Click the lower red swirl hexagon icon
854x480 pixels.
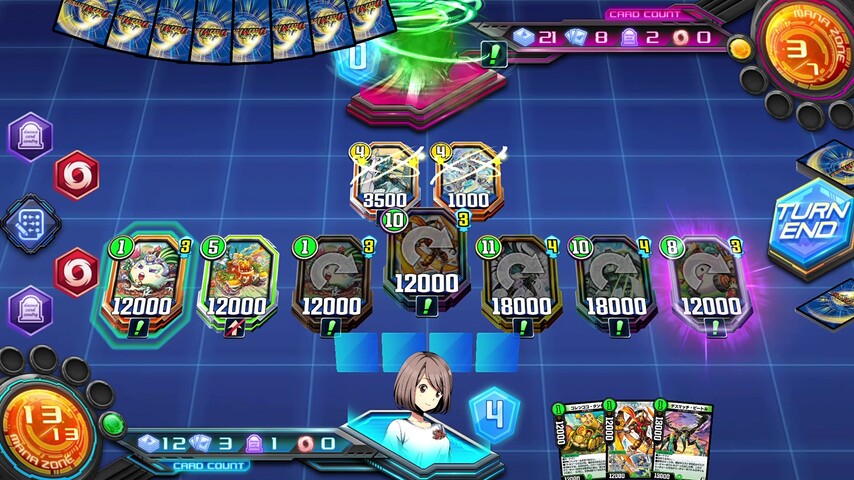(x=76, y=272)
